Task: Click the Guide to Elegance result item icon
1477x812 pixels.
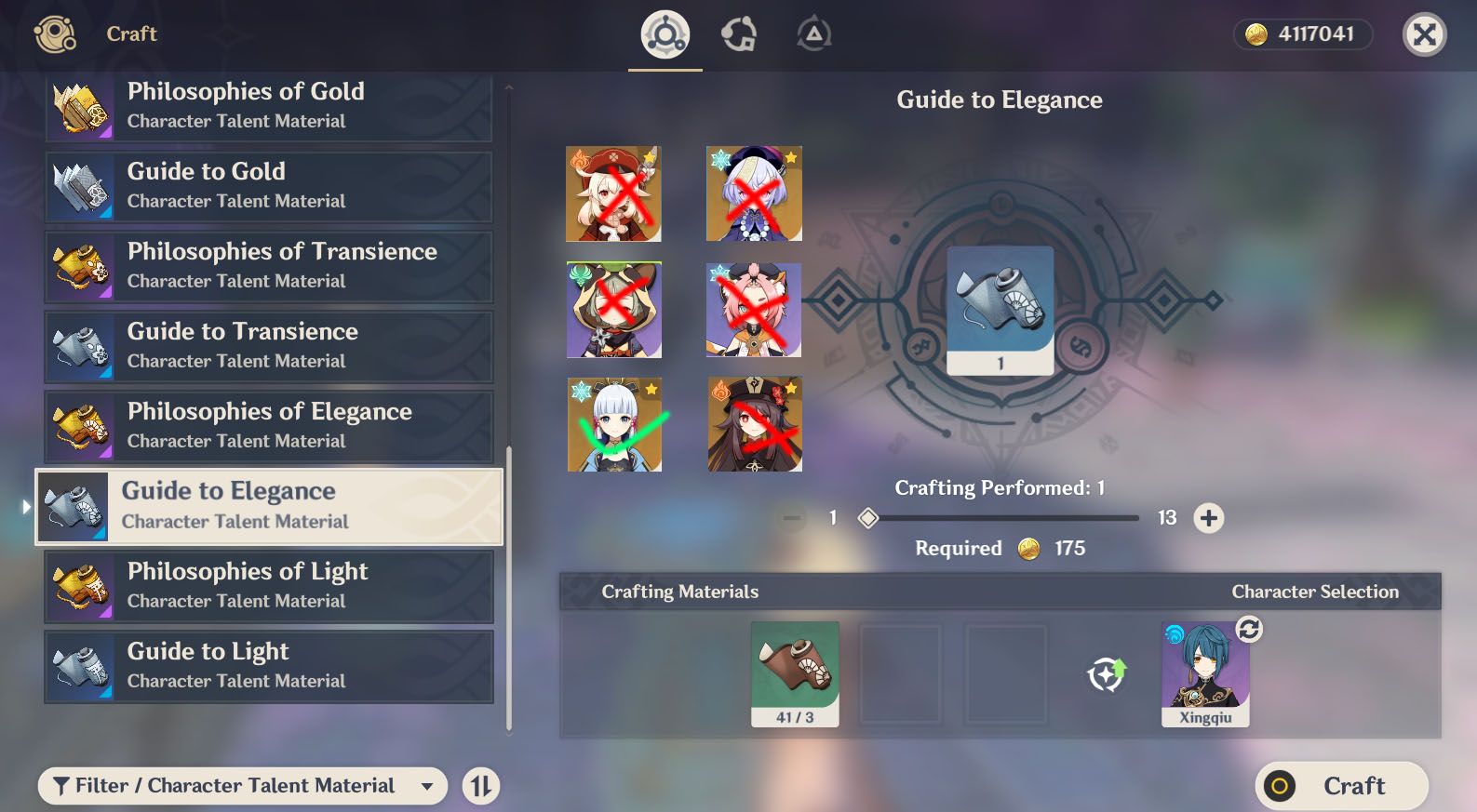Action: coord(999,308)
